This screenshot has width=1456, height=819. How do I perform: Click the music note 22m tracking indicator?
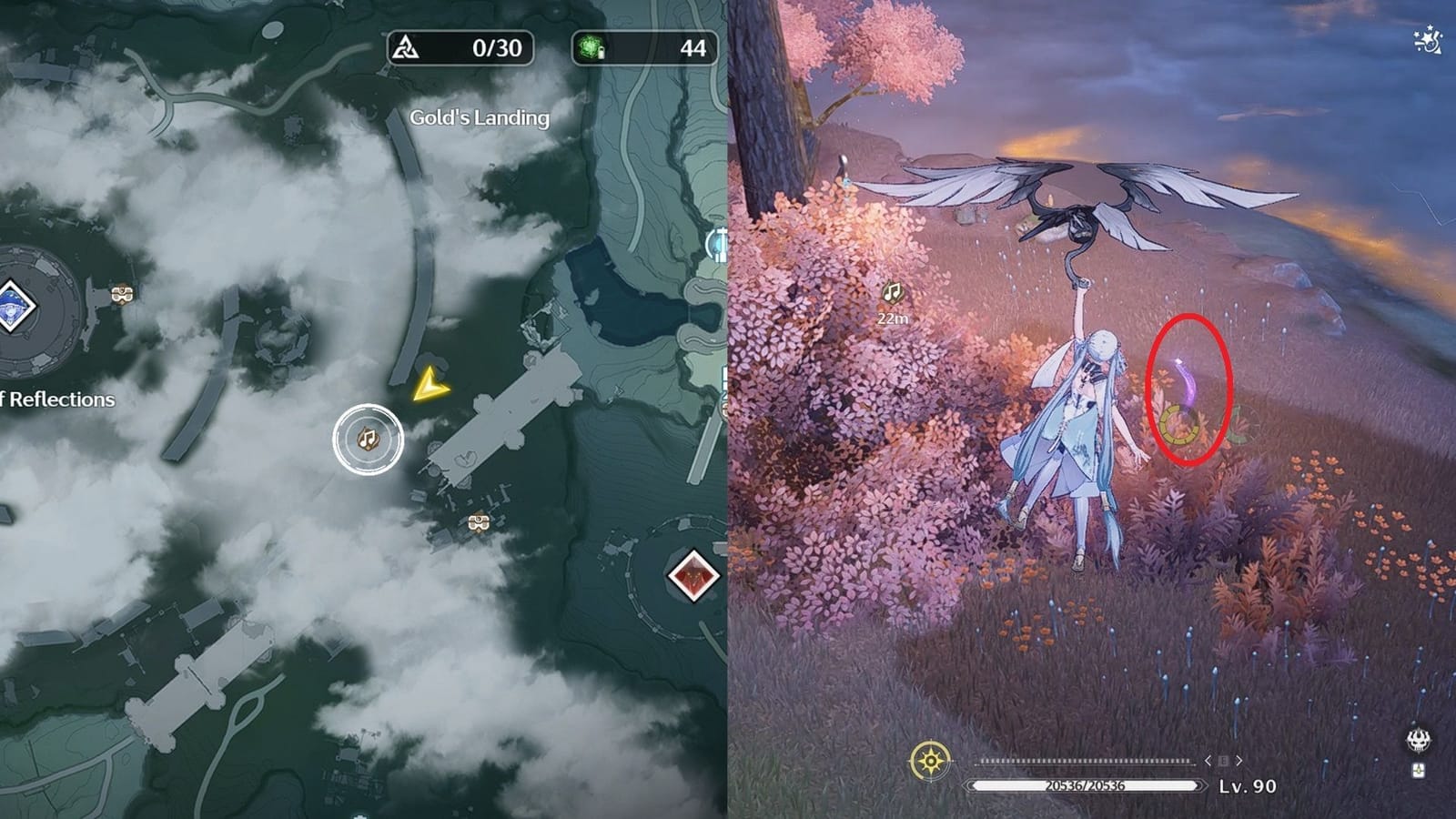click(891, 300)
